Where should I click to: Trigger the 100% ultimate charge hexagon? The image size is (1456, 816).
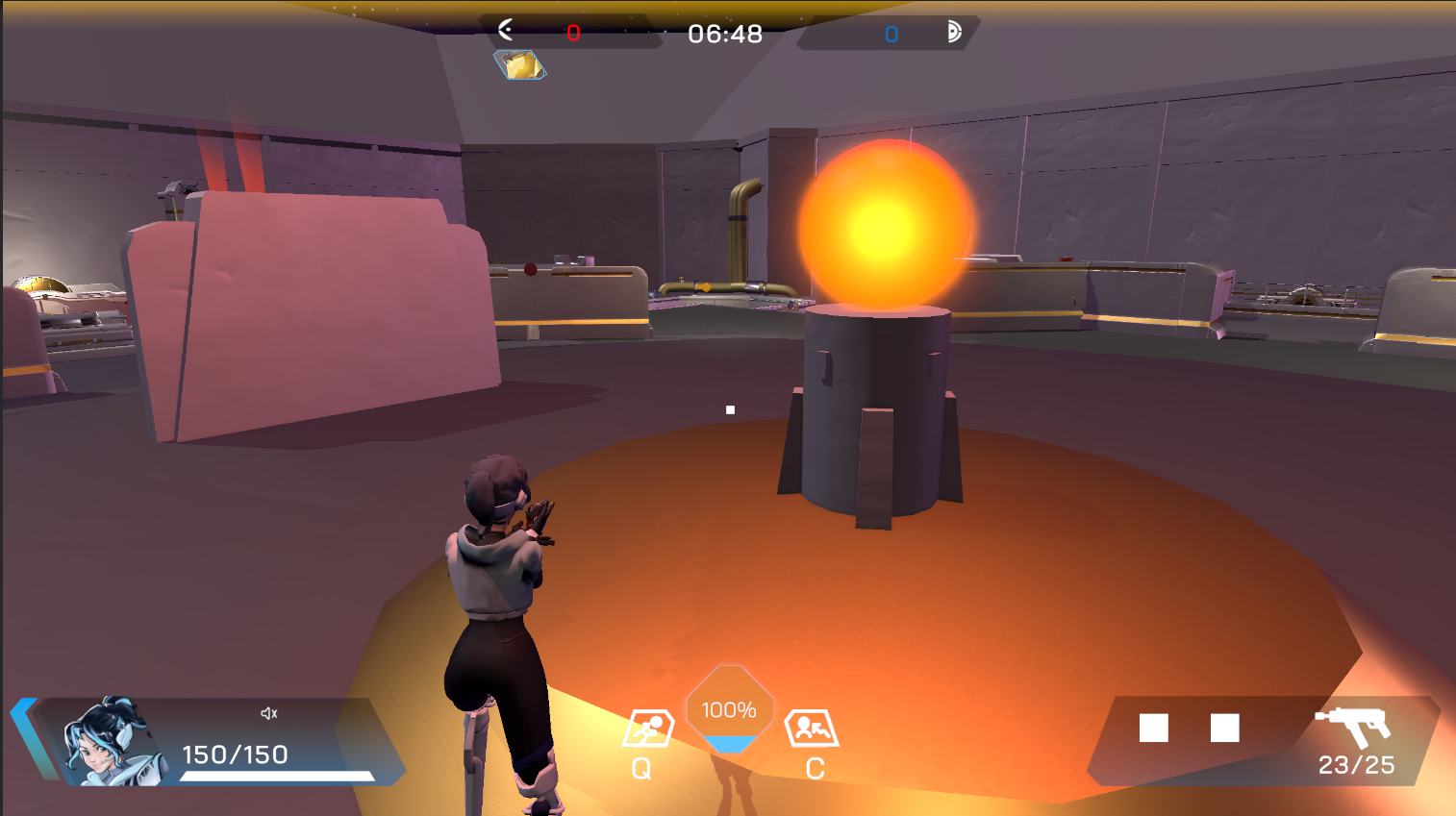click(x=729, y=710)
